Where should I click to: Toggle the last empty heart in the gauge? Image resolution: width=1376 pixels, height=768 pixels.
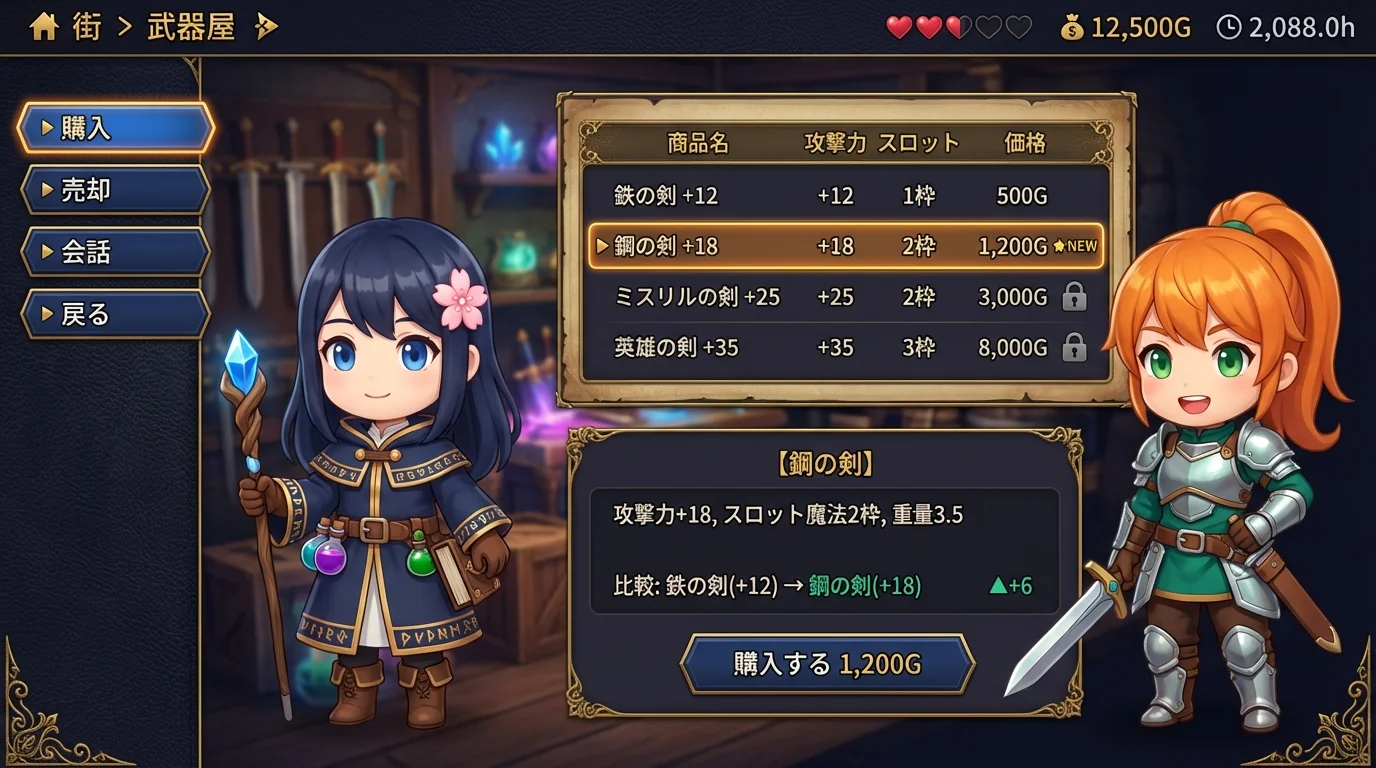(x=1020, y=27)
